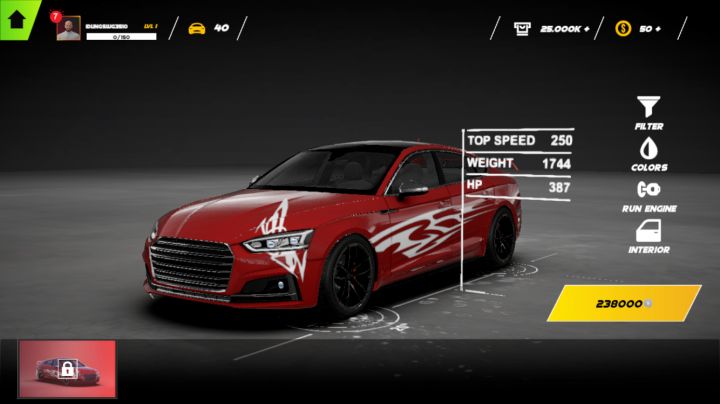View the car Interior
This screenshot has height=404, width=720.
click(x=649, y=234)
